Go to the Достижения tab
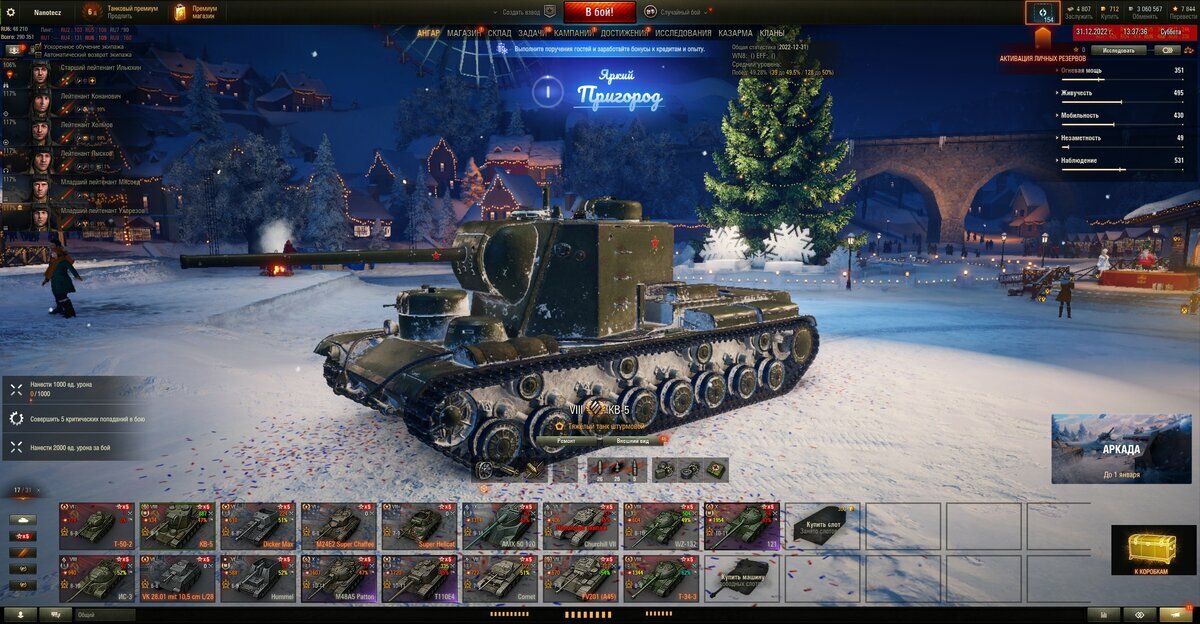The width and height of the screenshot is (1200, 624). pyautogui.click(x=624, y=33)
